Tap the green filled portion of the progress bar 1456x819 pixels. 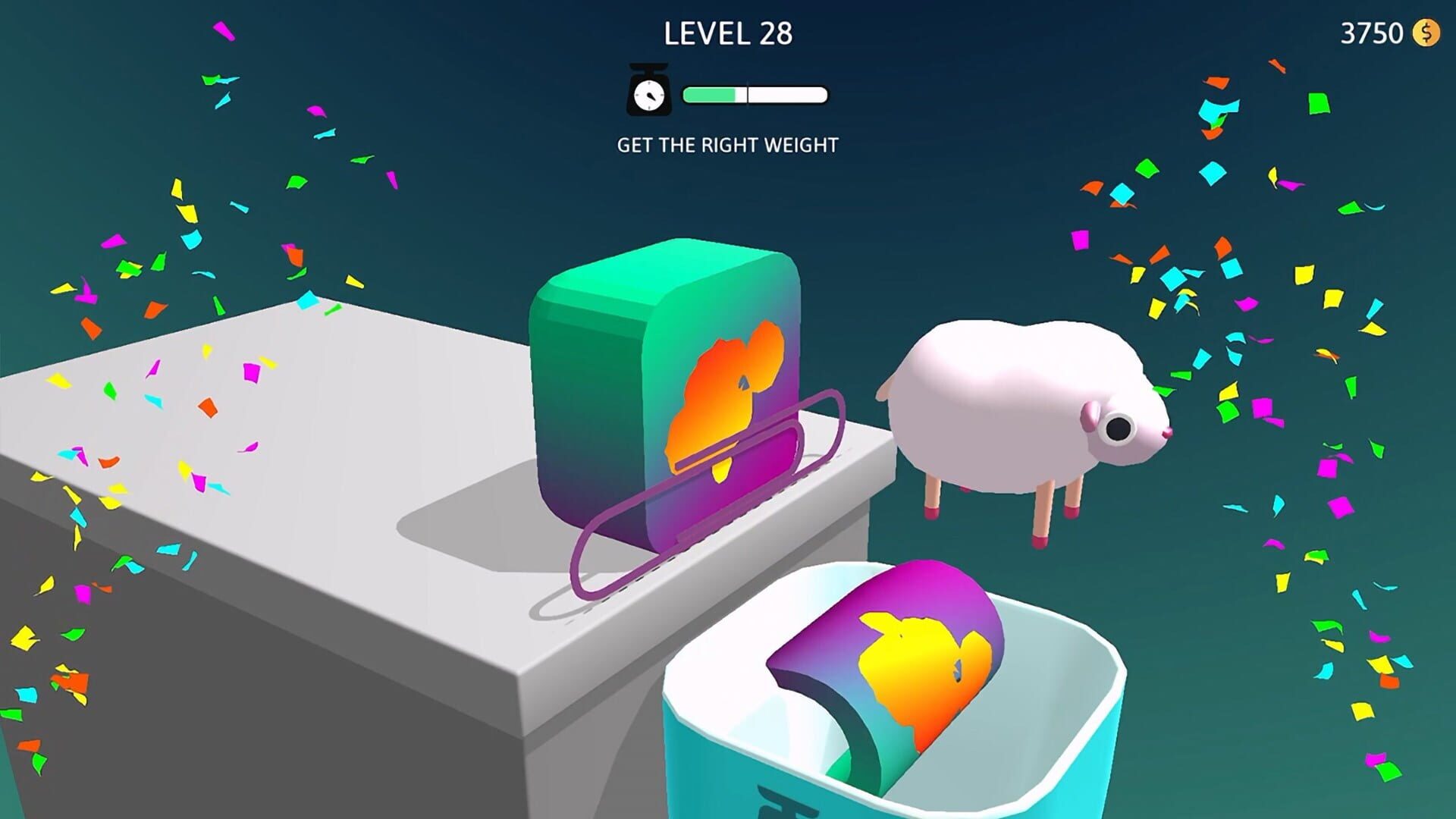[x=709, y=94]
